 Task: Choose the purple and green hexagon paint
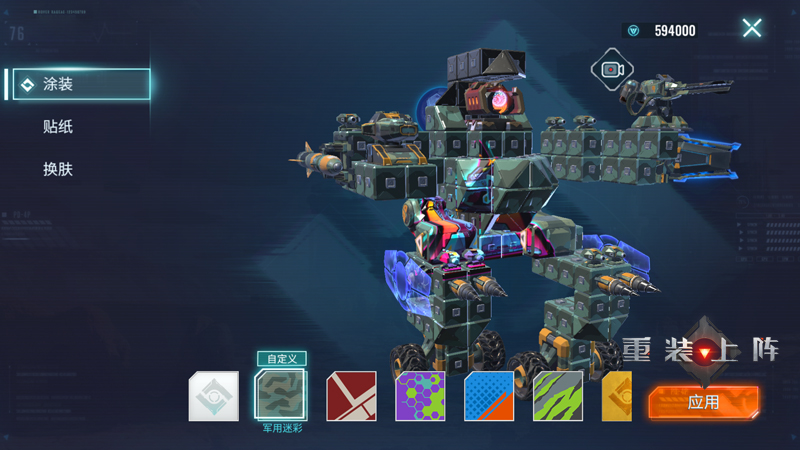click(420, 396)
